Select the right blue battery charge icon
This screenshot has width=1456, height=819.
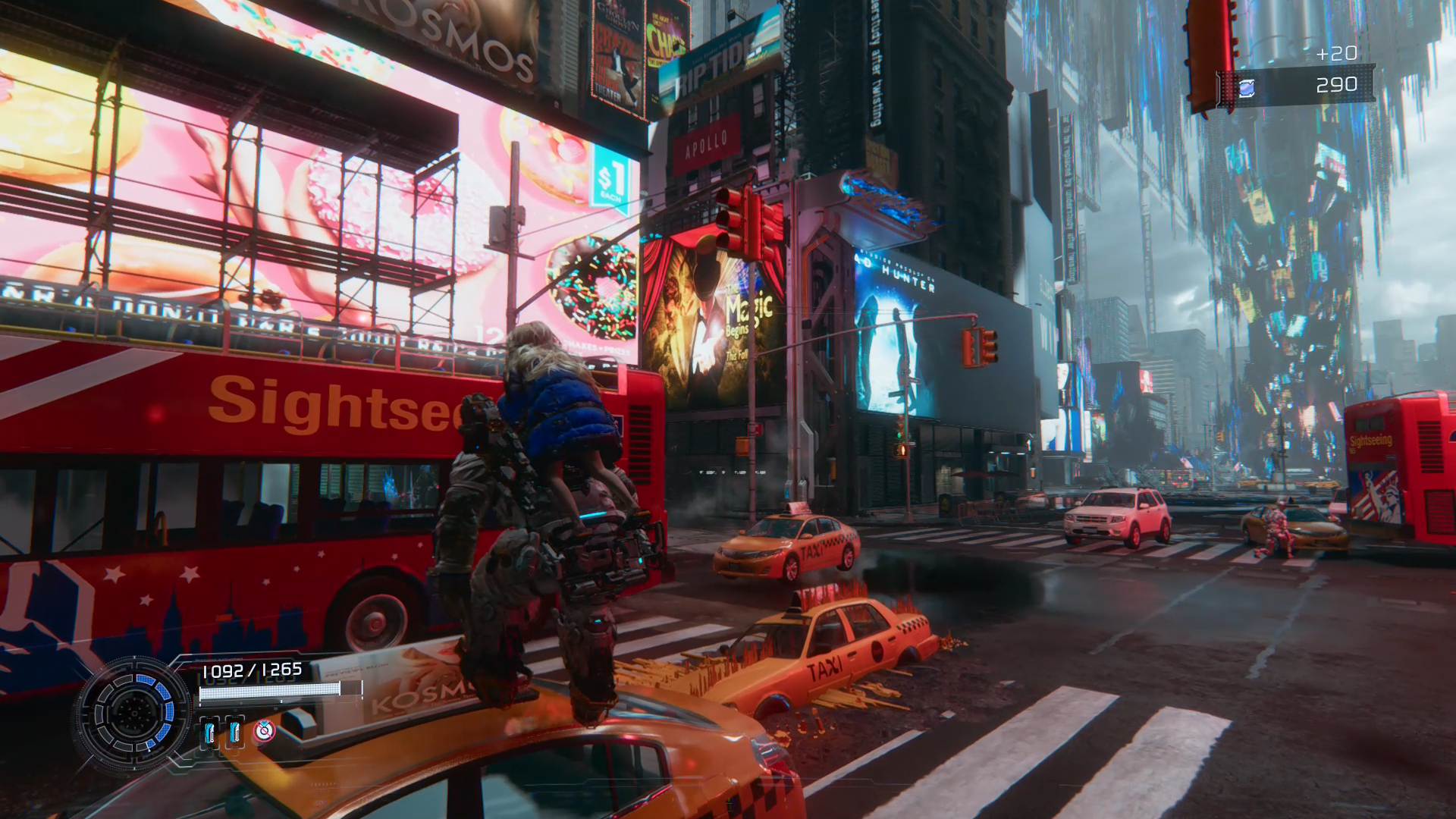tap(235, 734)
